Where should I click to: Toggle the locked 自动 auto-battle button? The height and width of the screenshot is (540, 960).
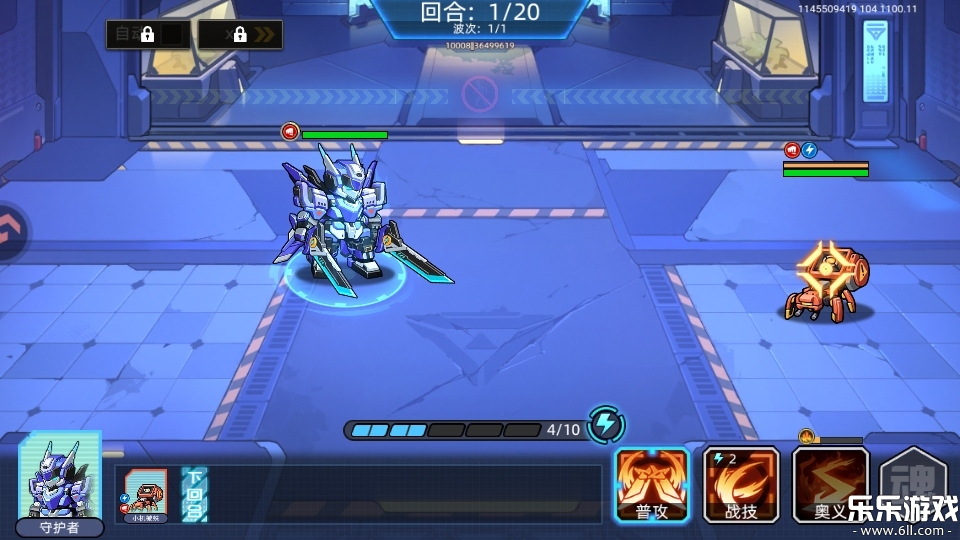click(148, 35)
